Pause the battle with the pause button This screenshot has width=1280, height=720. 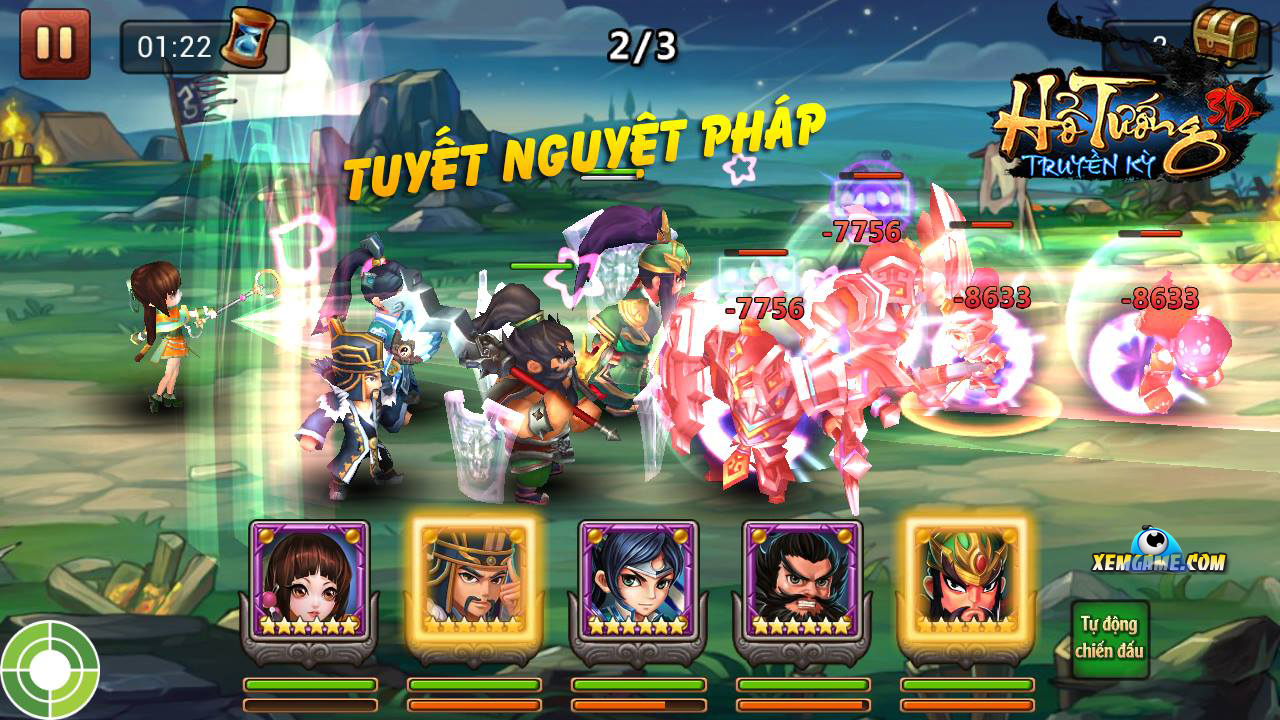54,42
